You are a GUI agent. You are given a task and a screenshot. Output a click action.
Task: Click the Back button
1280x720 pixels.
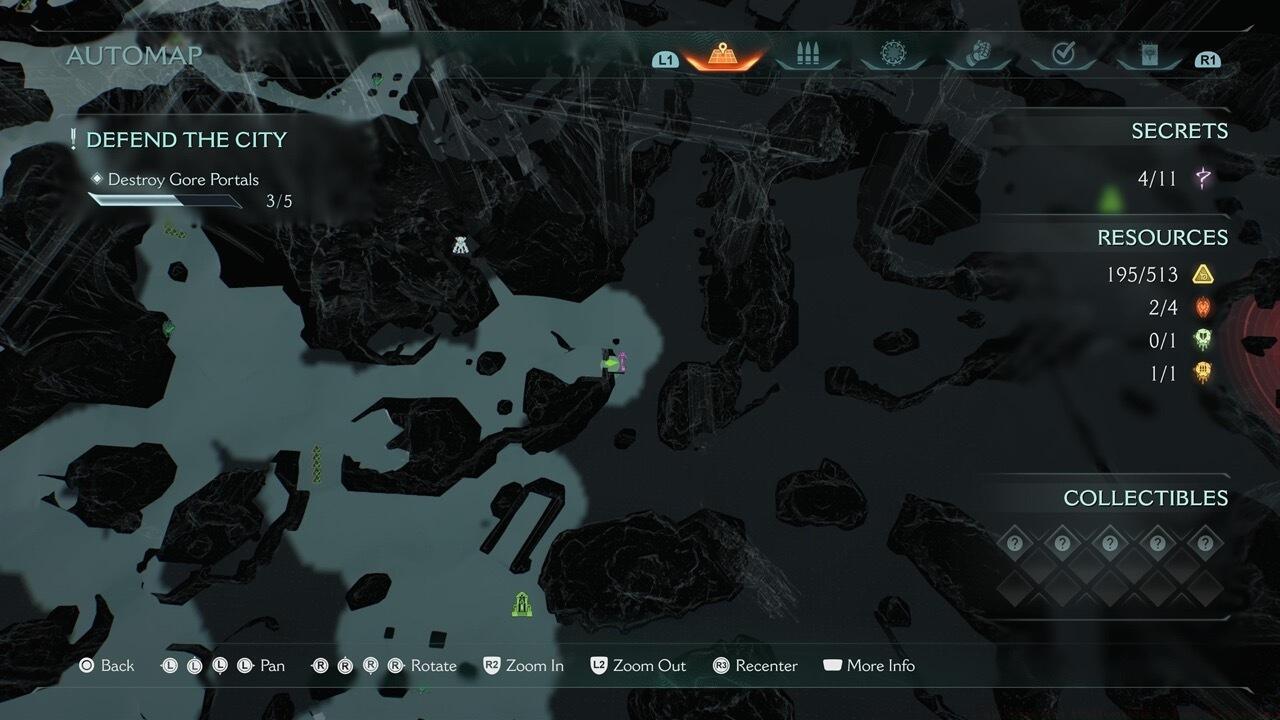click(106, 664)
